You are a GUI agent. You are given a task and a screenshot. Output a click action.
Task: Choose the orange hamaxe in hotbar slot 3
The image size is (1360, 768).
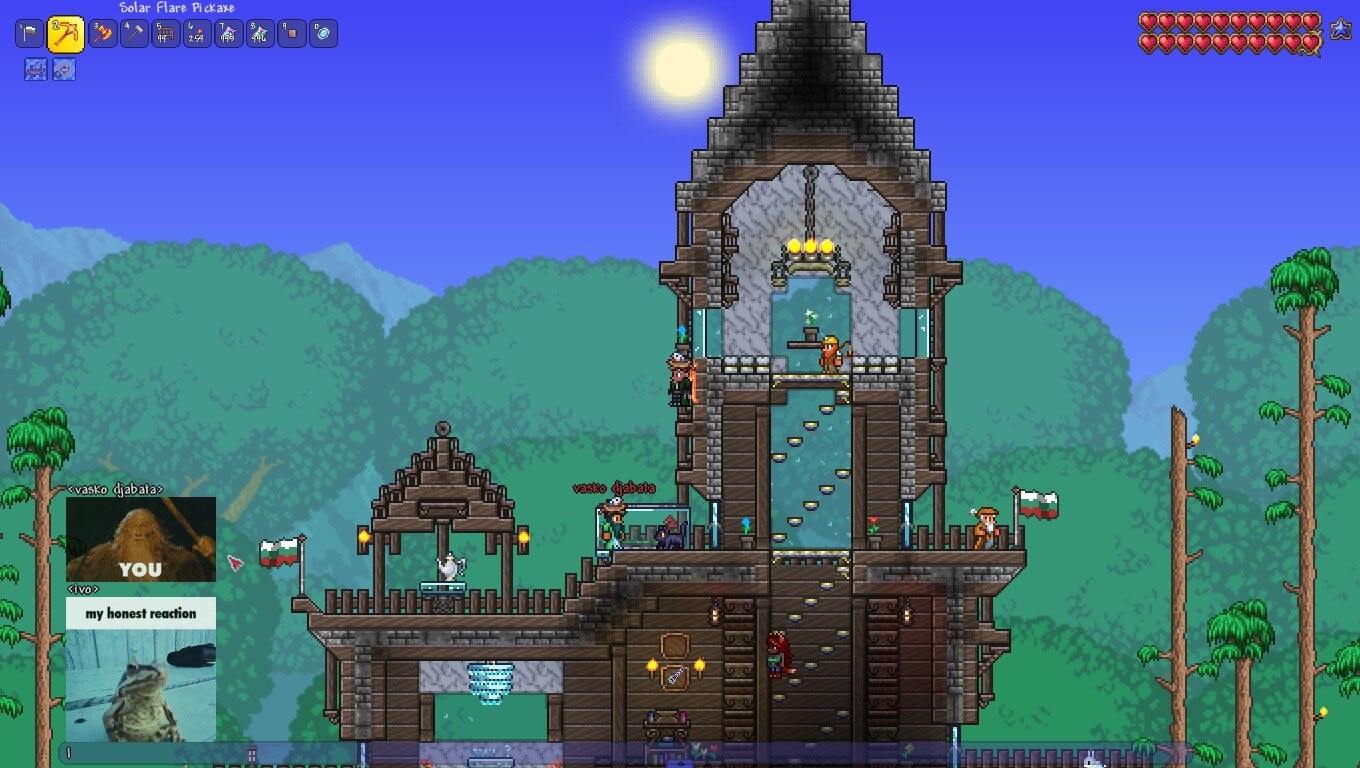pyautogui.click(x=103, y=34)
